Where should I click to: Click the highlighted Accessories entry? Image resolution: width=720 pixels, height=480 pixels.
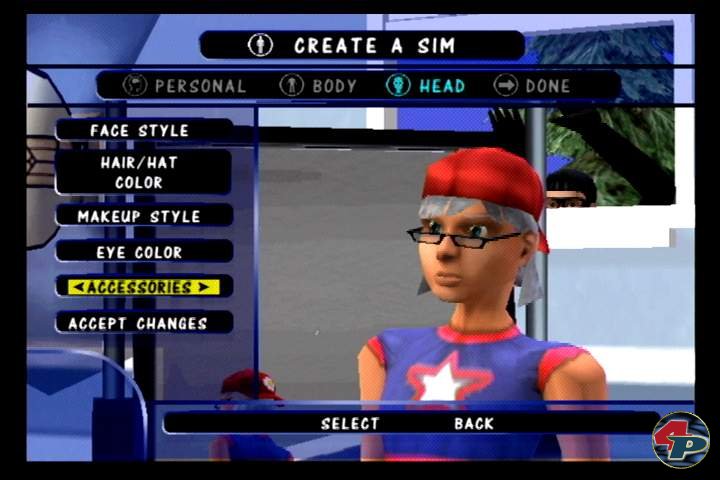coord(138,287)
